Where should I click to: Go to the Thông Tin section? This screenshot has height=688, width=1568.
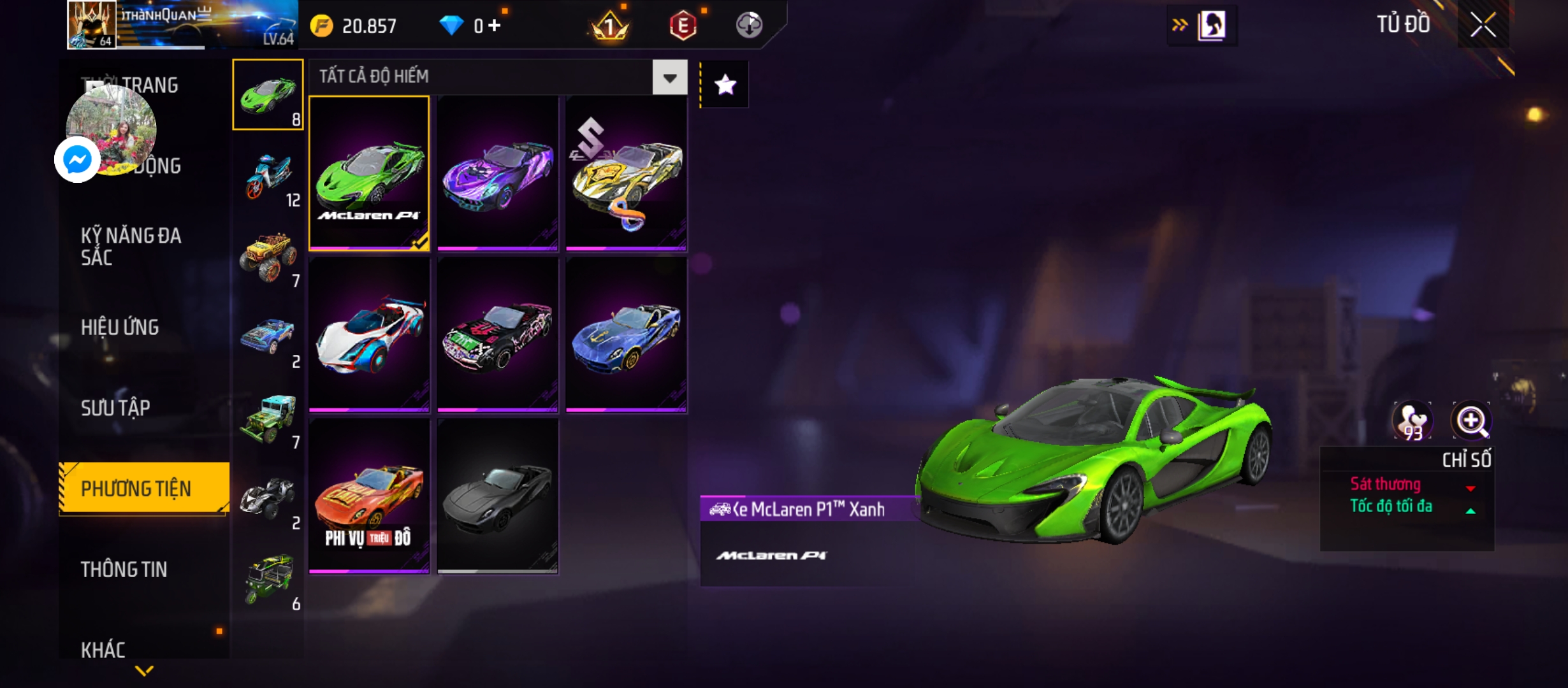coord(124,570)
